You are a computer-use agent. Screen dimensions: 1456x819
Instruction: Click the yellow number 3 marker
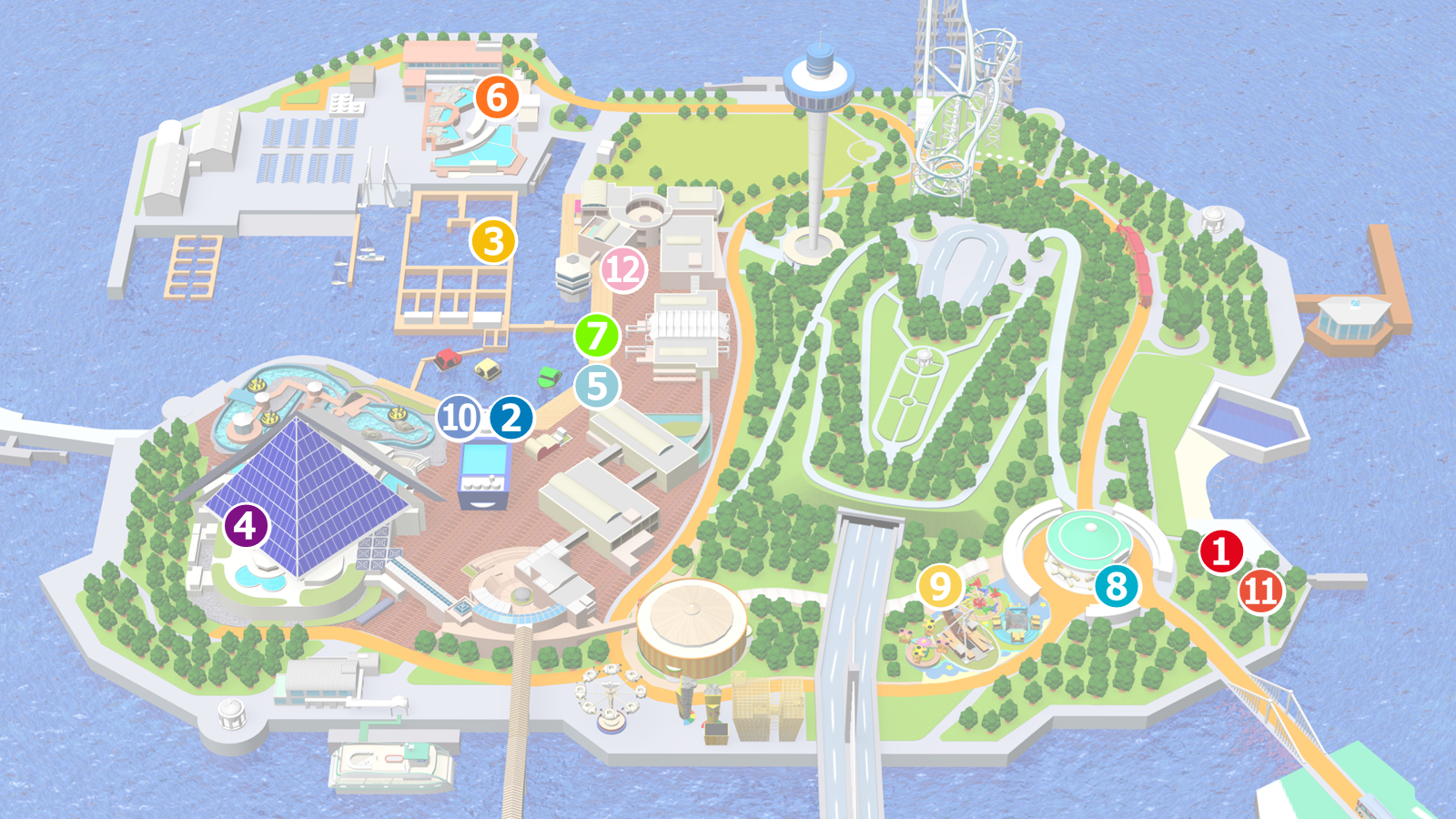(x=493, y=241)
